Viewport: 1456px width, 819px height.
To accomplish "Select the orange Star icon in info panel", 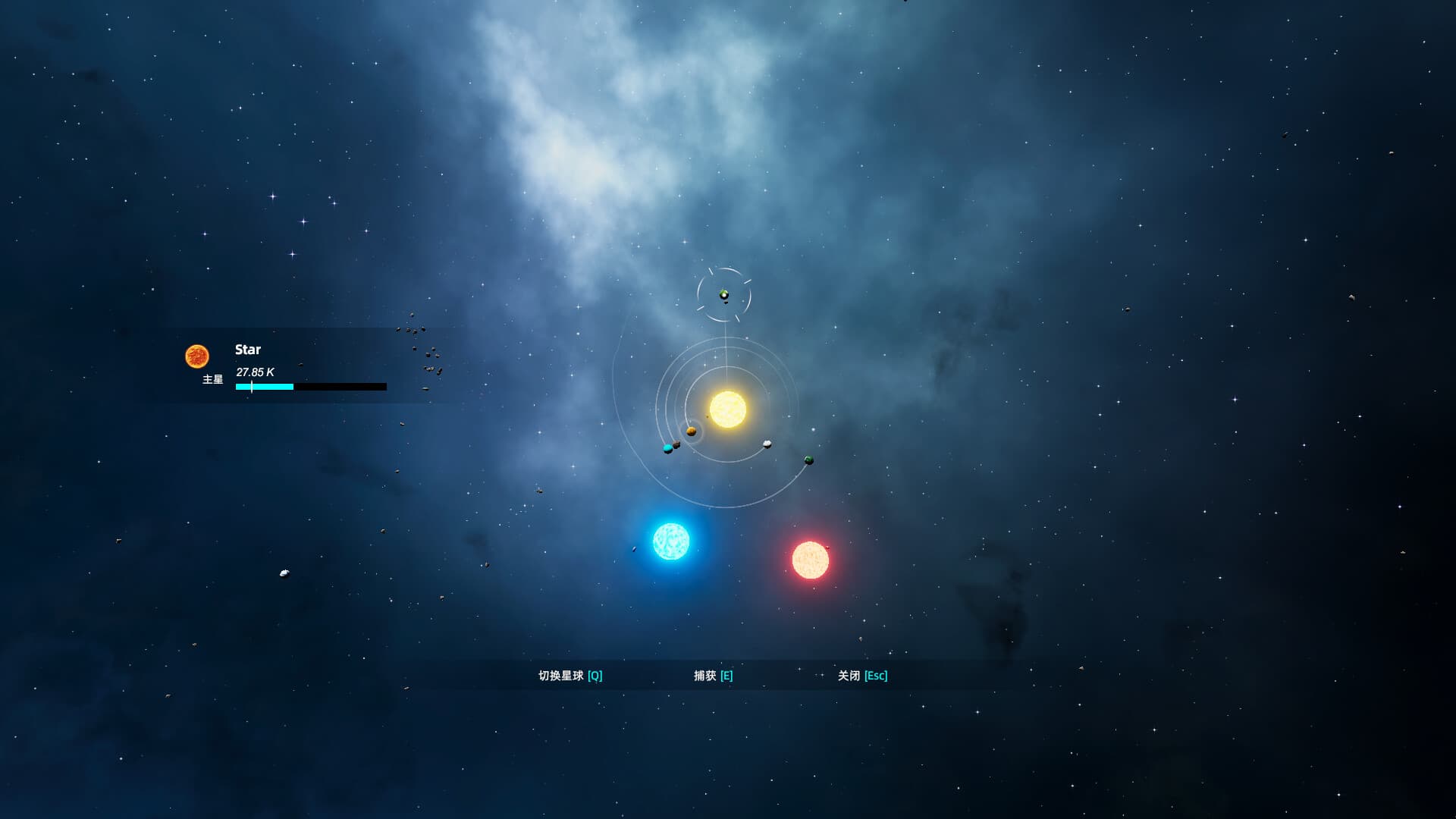I will point(199,355).
